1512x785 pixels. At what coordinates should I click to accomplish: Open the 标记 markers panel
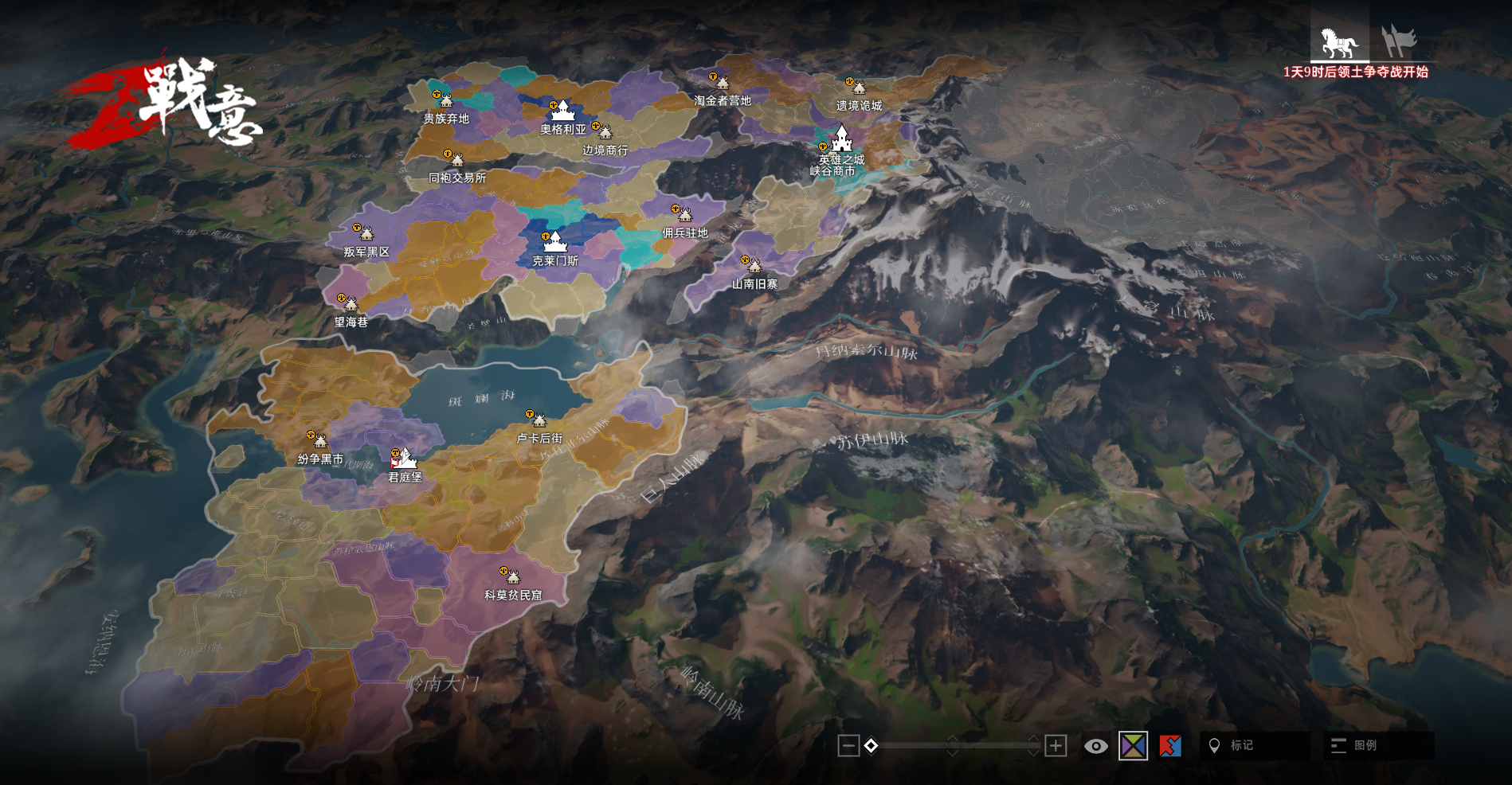coord(1254,746)
